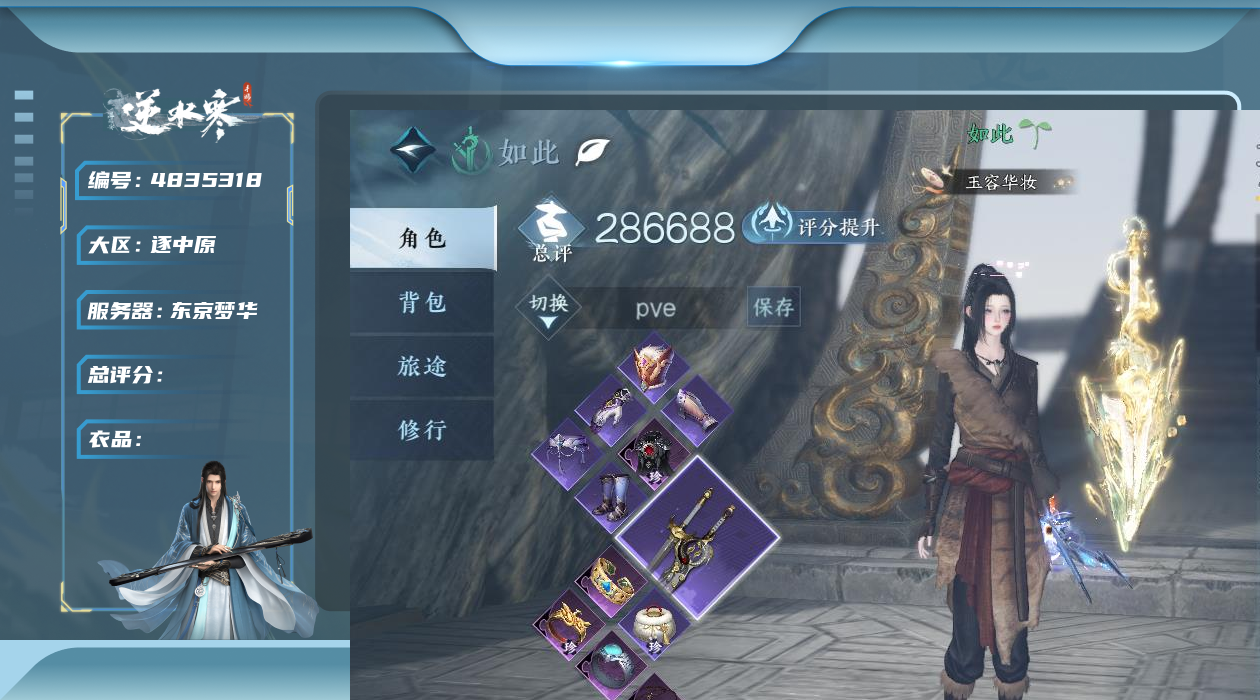Select the white pouch accessory slot
Viewport: 1260px width, 700px height.
[655, 624]
